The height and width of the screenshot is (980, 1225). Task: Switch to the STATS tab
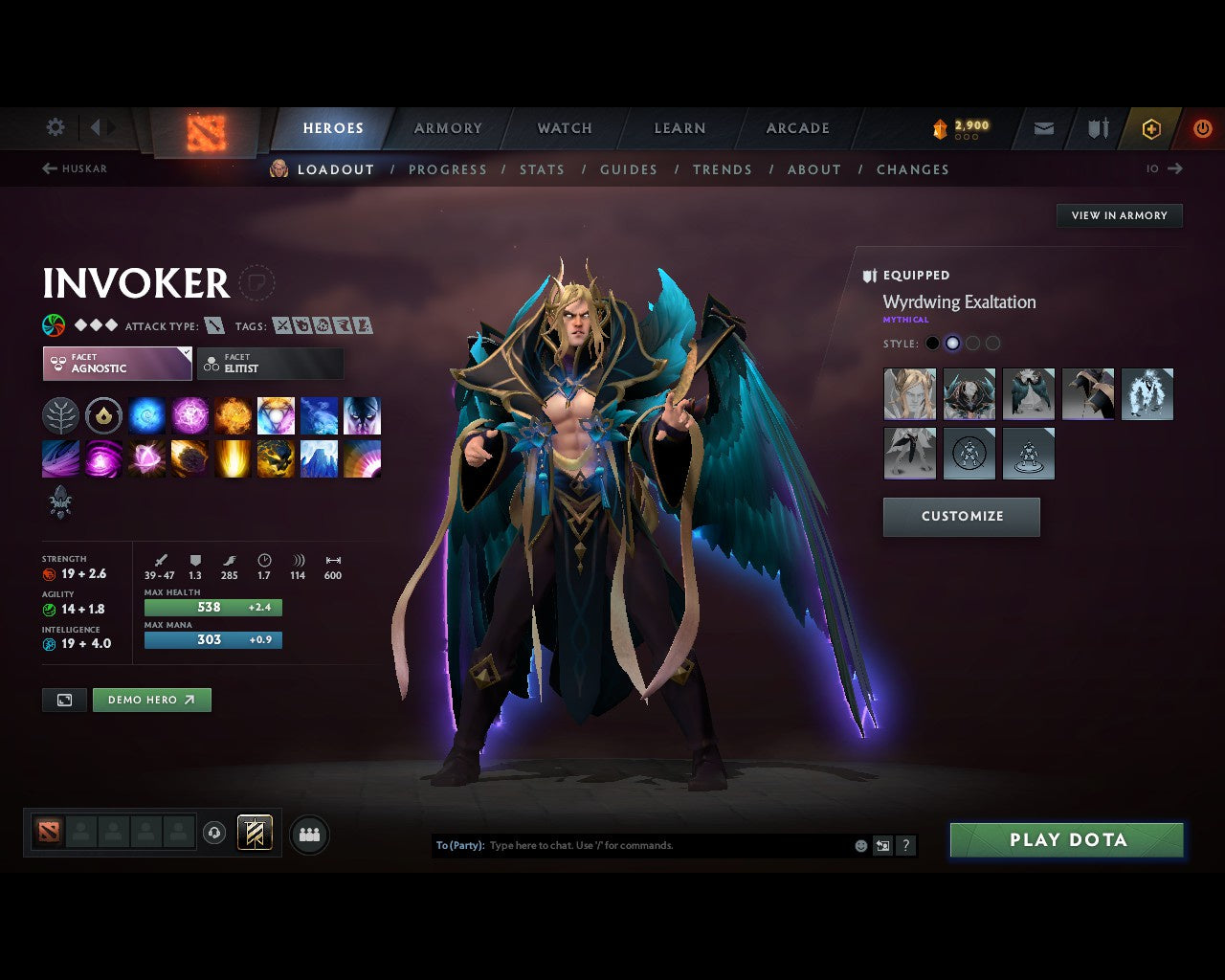[542, 169]
